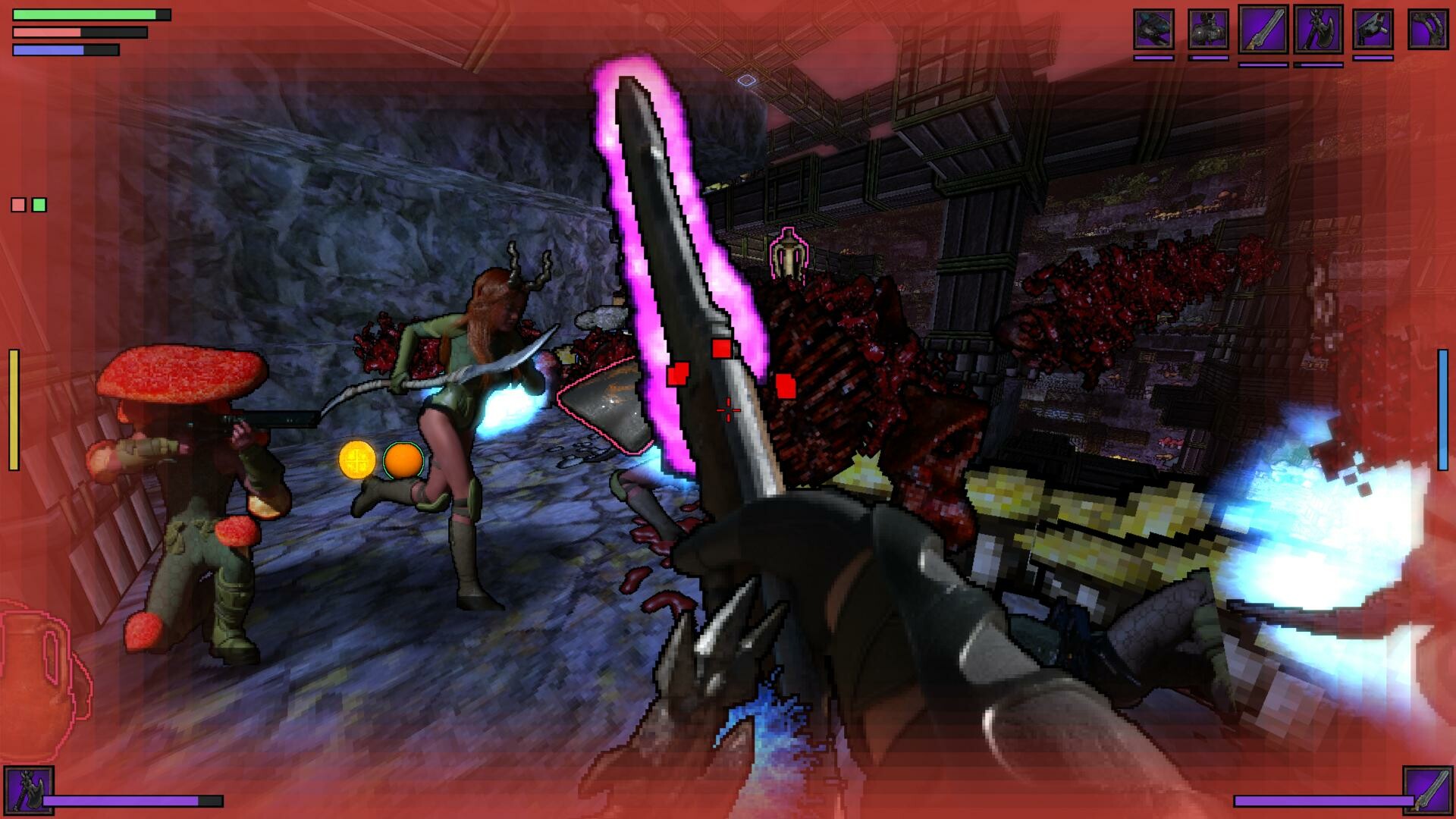
Task: Click the glowing orange orb pickup near the huntress
Action: pos(403,461)
